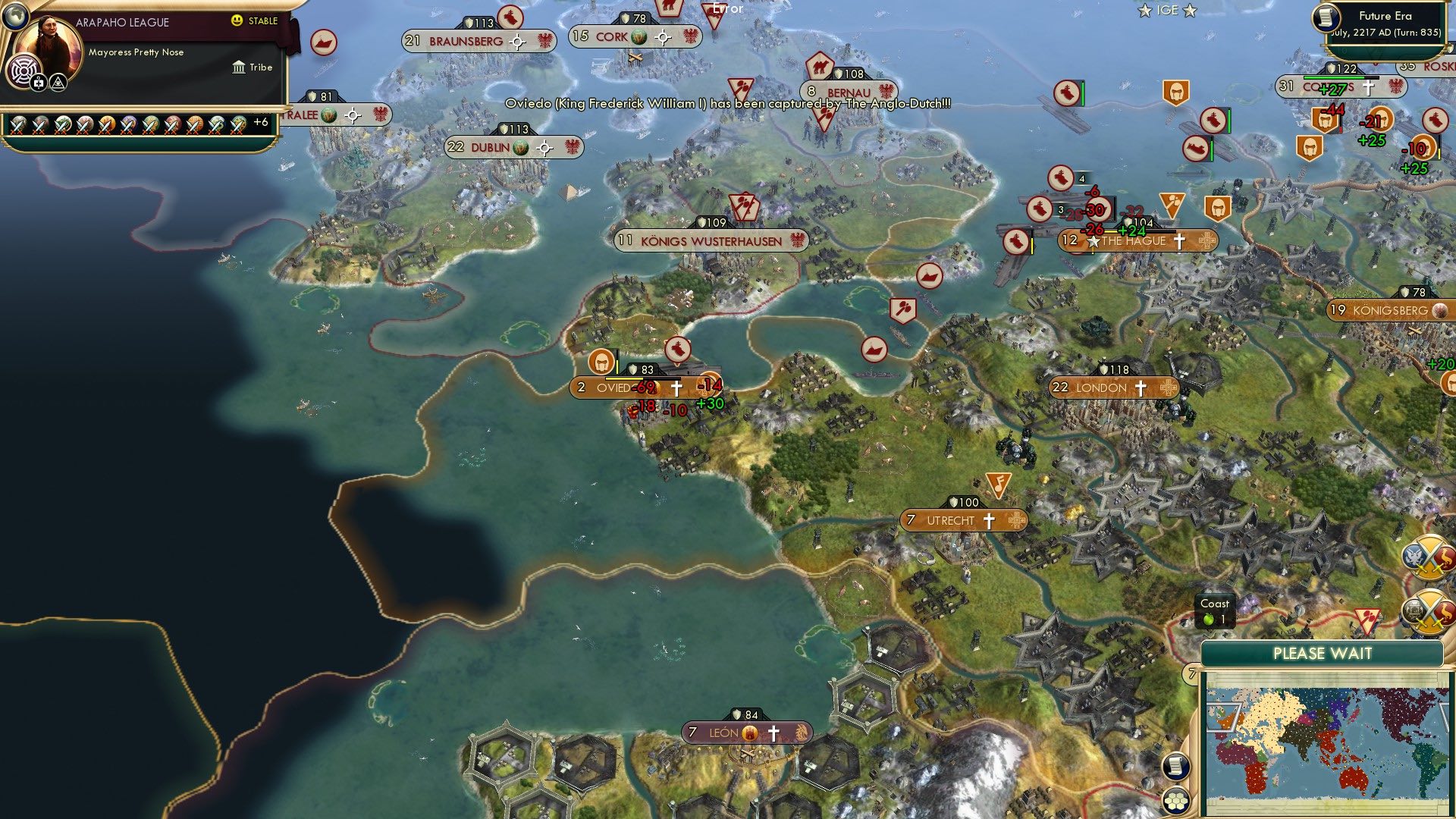The image size is (1456, 819).
Task: Toggle strategic view with the hex grid icon
Action: 1176,802
